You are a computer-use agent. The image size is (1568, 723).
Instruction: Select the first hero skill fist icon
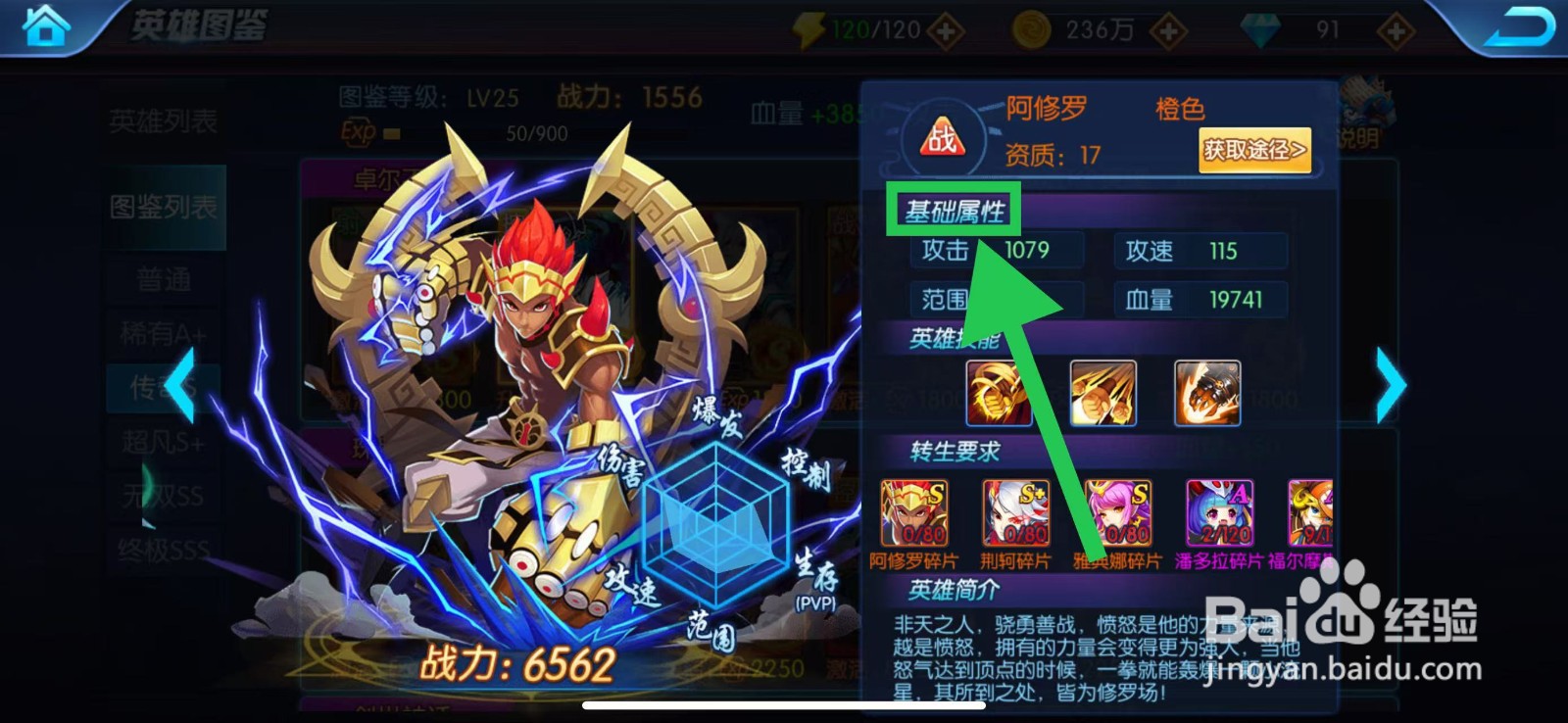[x=1000, y=393]
